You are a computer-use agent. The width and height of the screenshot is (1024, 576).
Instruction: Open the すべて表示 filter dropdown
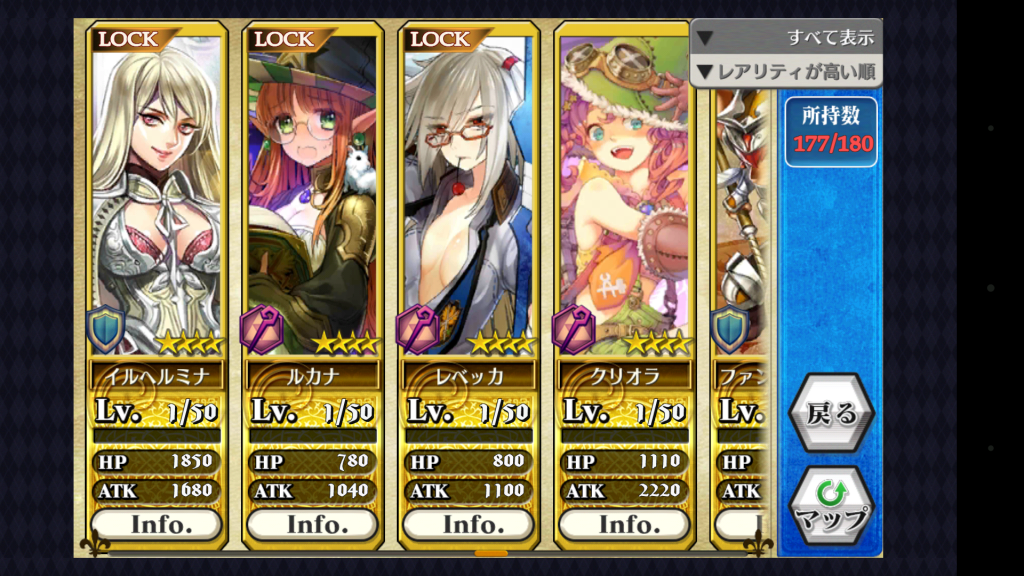(x=786, y=38)
